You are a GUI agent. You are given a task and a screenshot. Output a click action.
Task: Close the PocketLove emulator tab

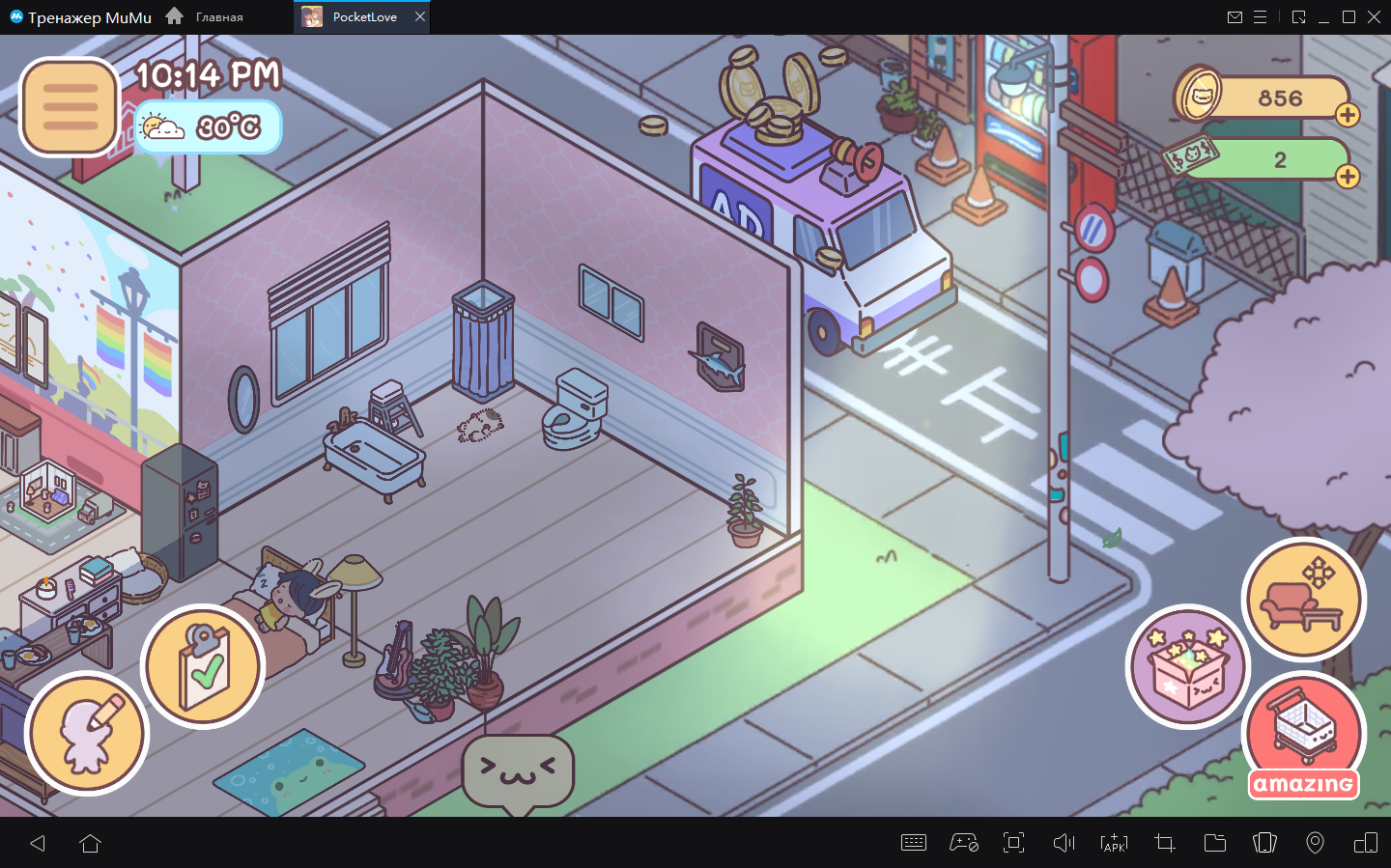[420, 16]
